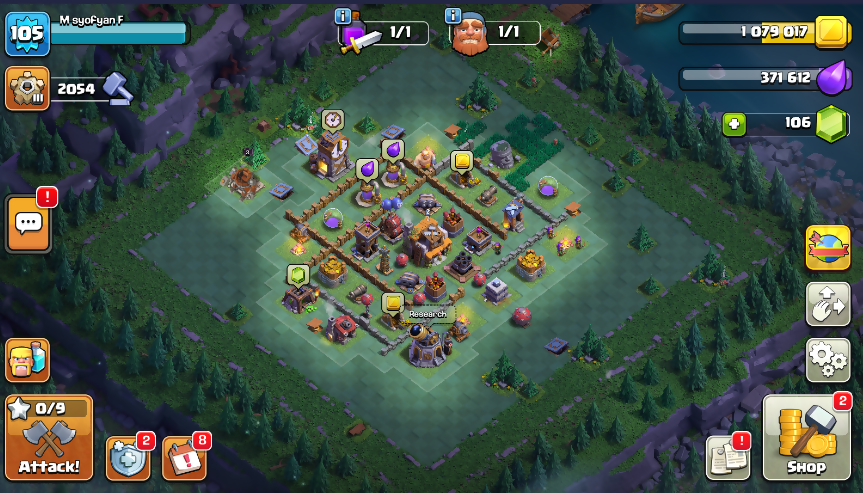Viewport: 863px width, 493px height.
Task: Start a battle with the Attack! button
Action: pyautogui.click(x=49, y=438)
